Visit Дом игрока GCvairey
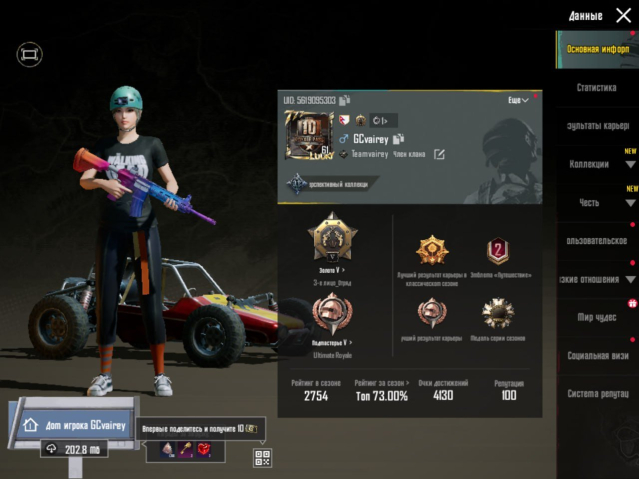Screen dimensions: 639x479 coord(70,425)
